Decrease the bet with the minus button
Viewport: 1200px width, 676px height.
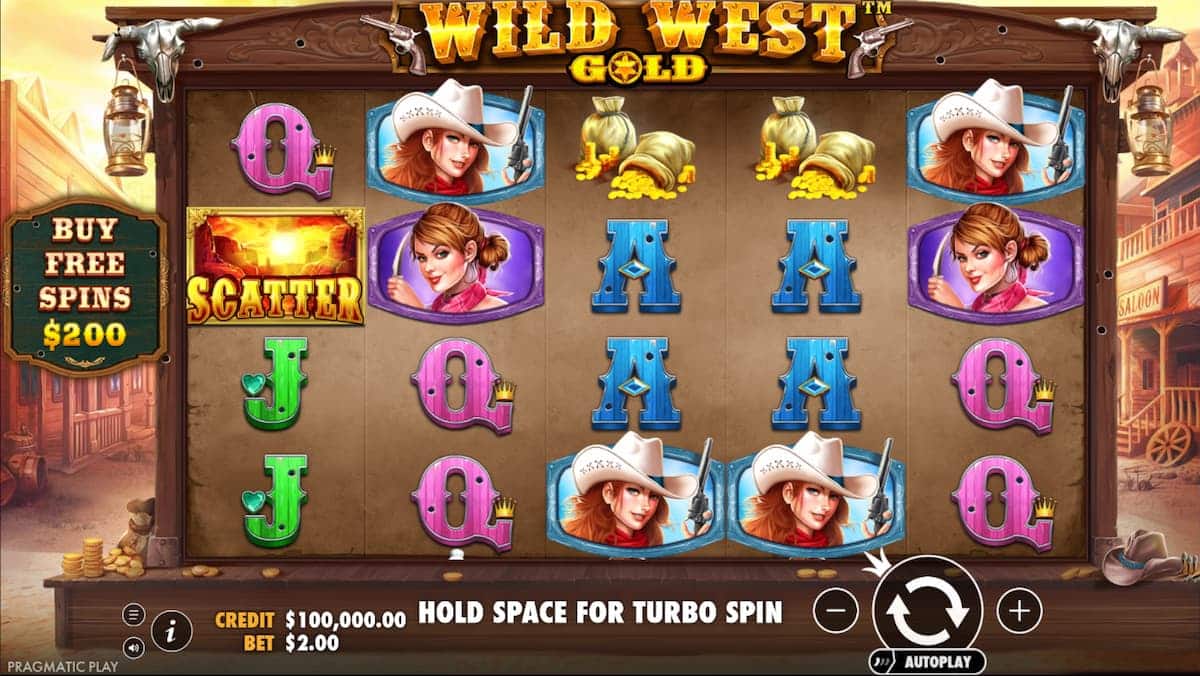coord(835,609)
